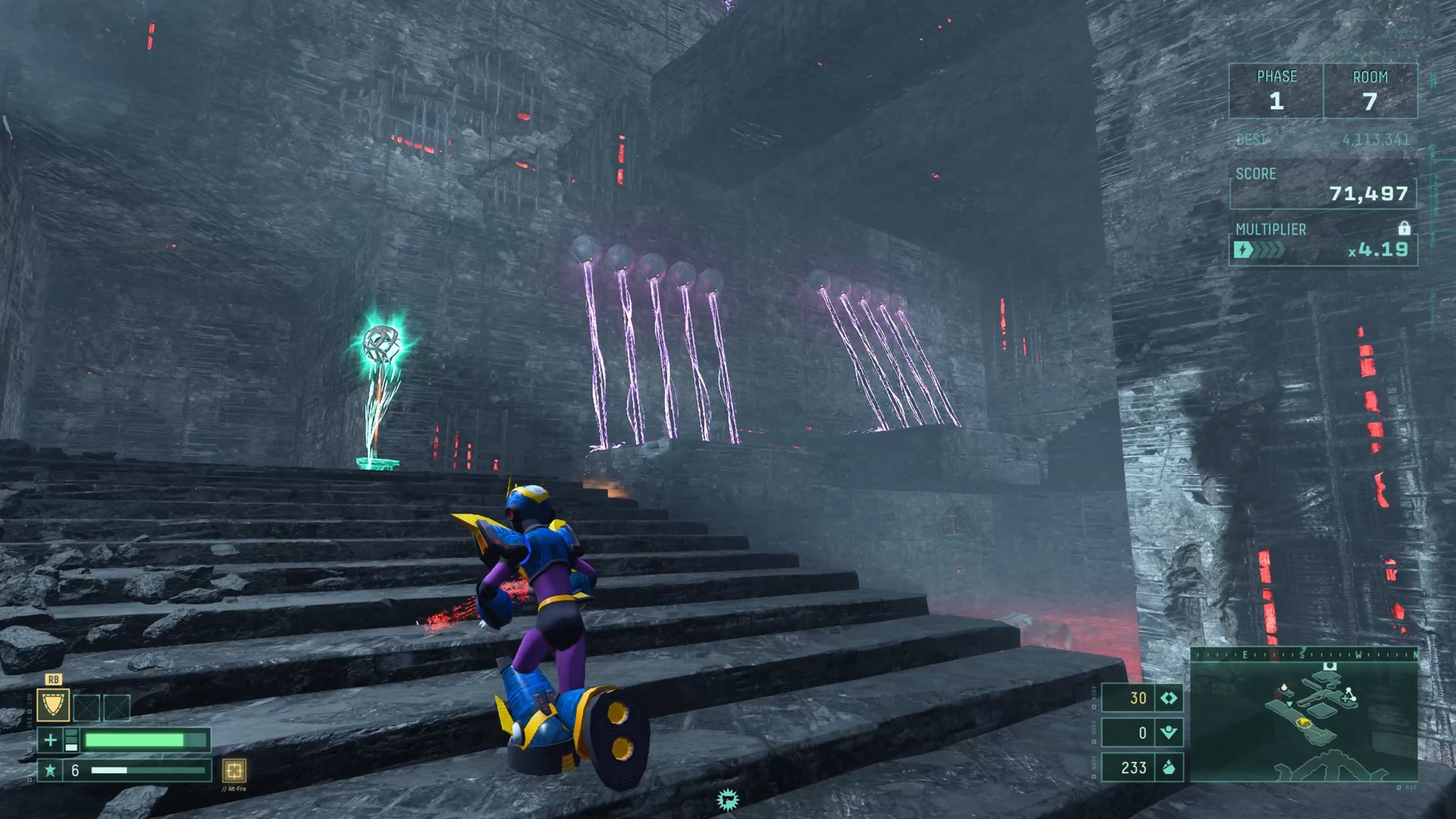Select the ROOM 7 panel
This screenshot has height=819, width=1456.
click(1369, 91)
